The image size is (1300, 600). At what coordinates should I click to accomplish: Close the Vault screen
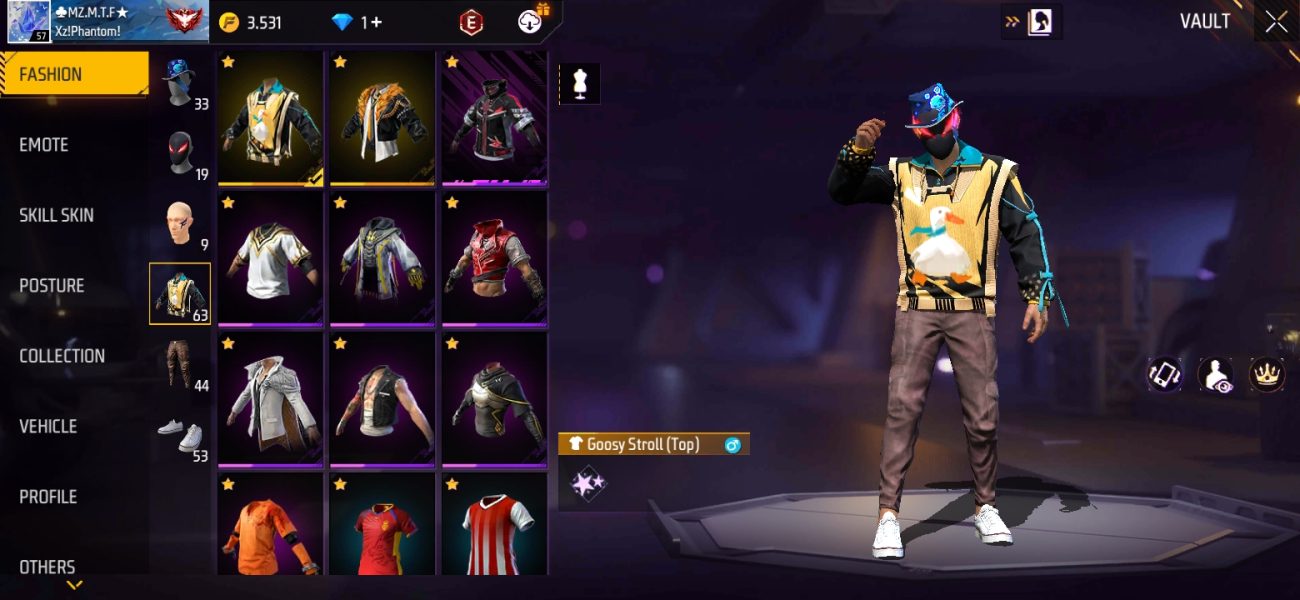coord(1276,22)
